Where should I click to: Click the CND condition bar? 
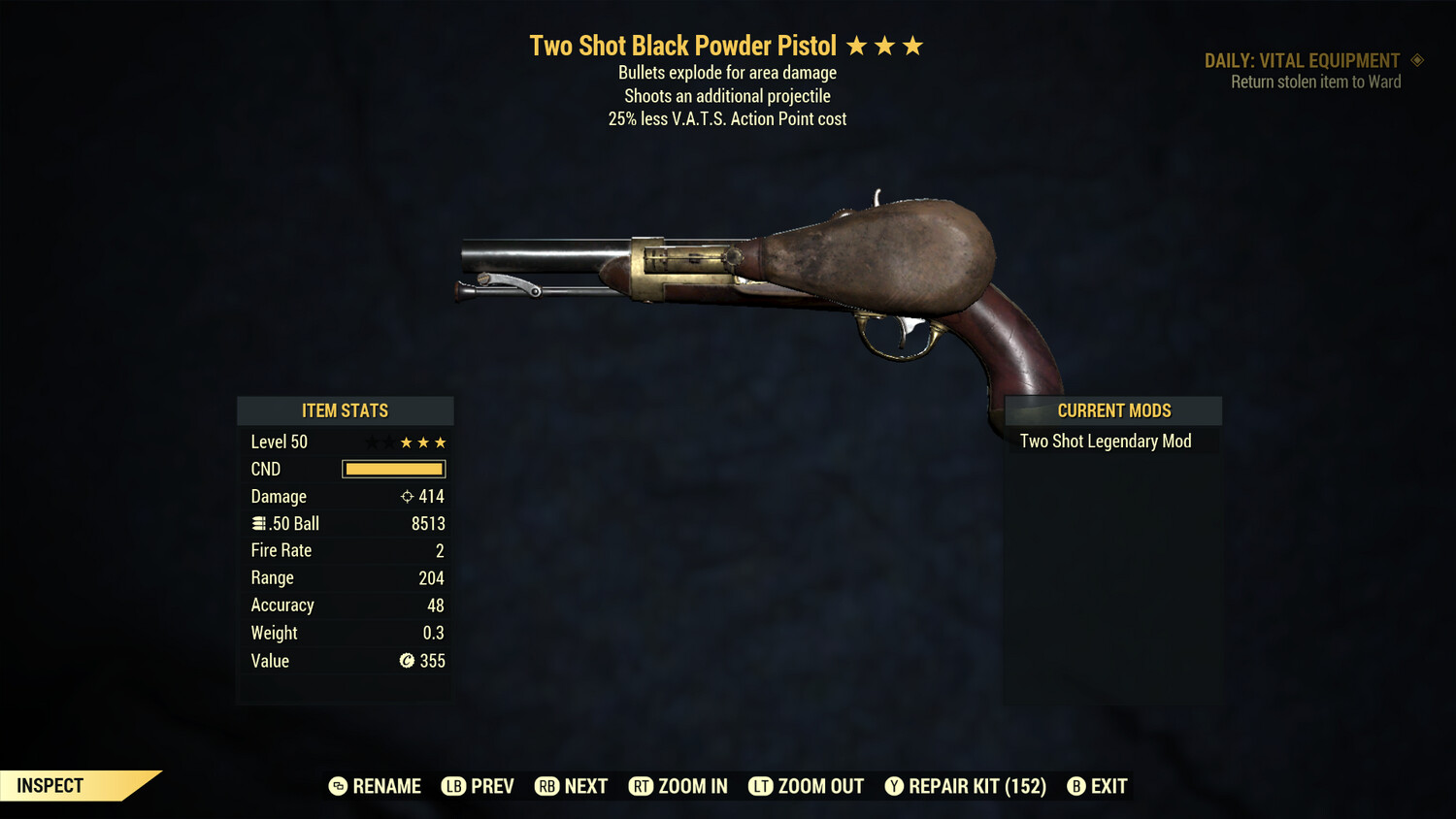click(393, 469)
